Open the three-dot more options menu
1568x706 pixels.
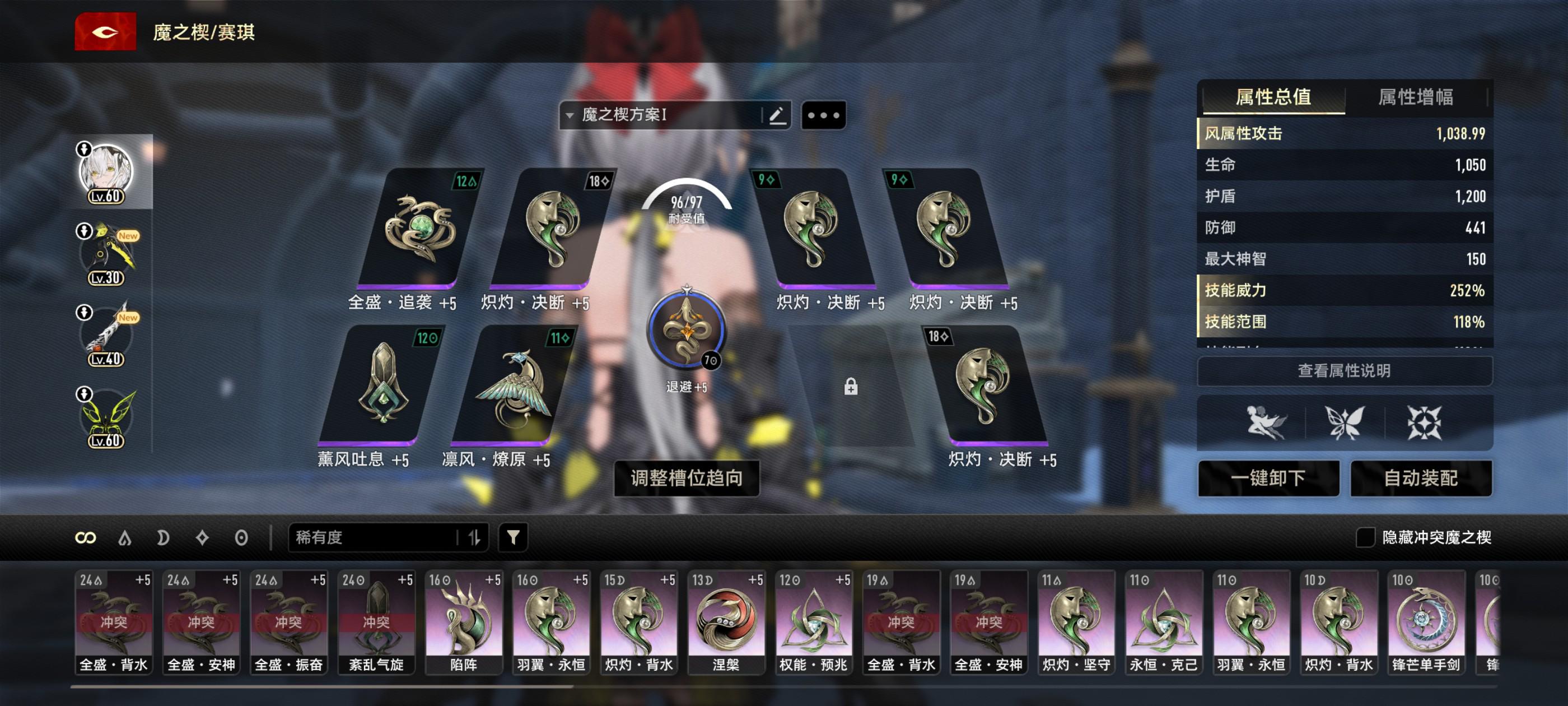tap(823, 115)
